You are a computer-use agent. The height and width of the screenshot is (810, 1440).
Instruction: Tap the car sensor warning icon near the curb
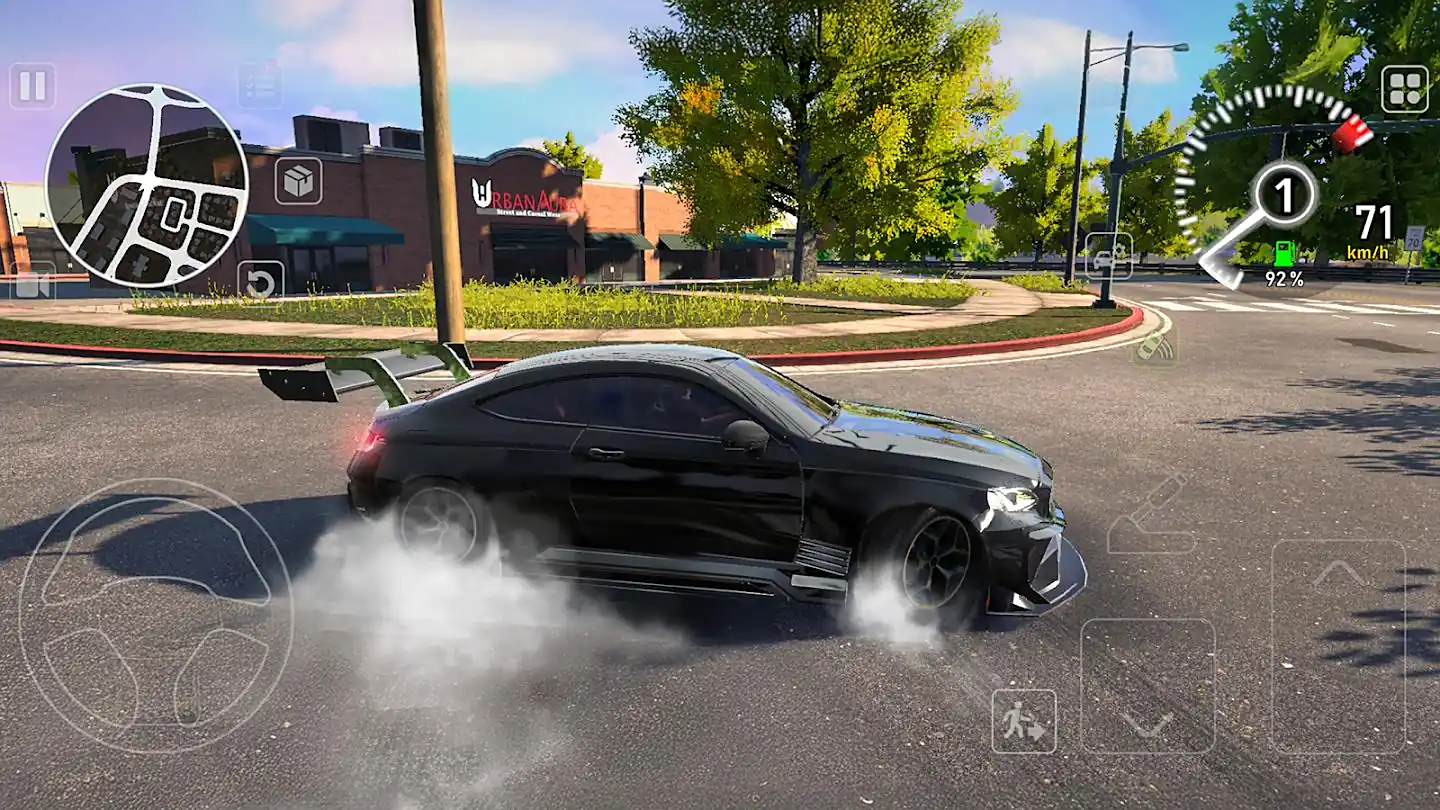pos(1156,347)
